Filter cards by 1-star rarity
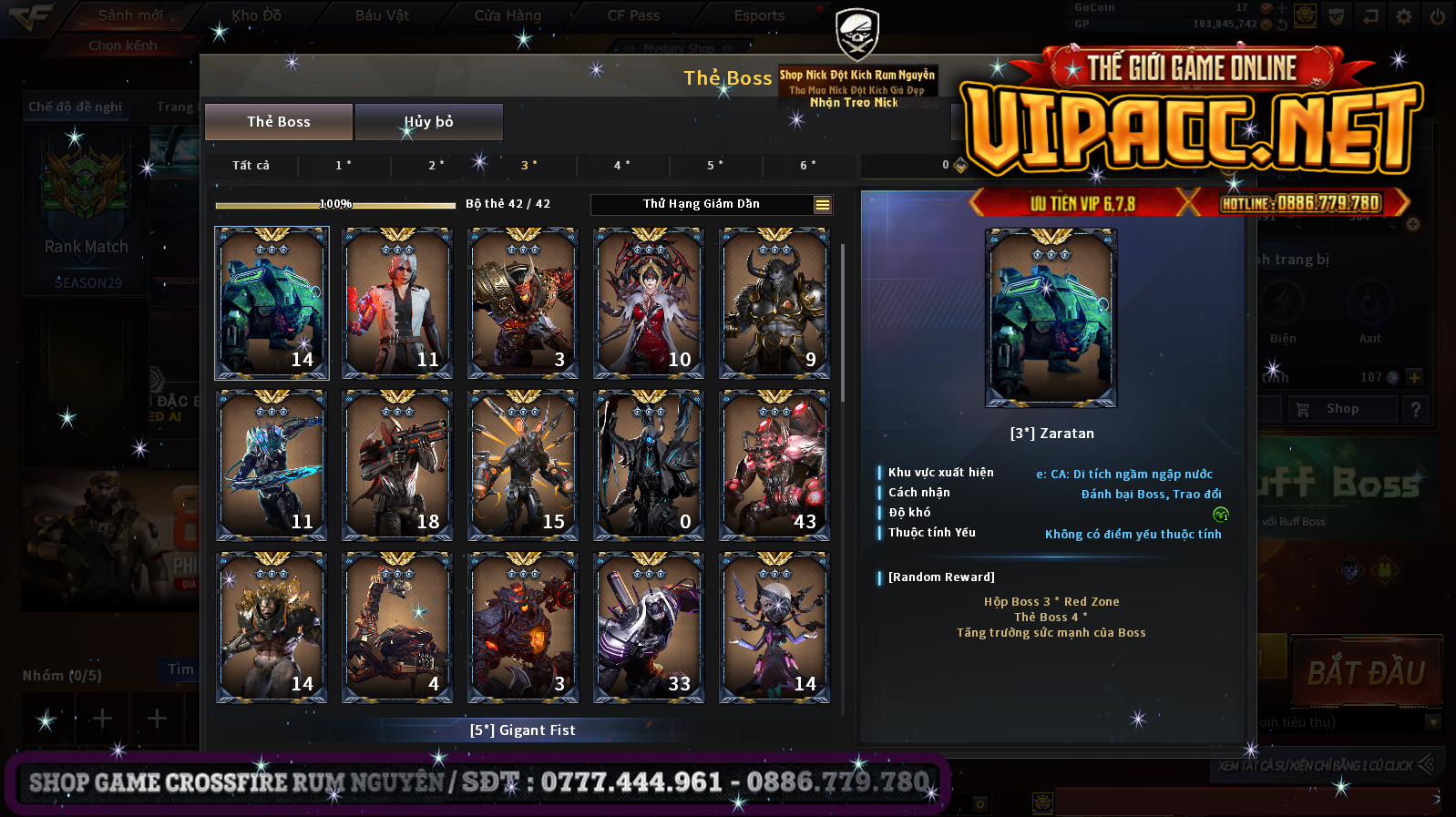Viewport: 1456px width, 817px height. click(343, 165)
